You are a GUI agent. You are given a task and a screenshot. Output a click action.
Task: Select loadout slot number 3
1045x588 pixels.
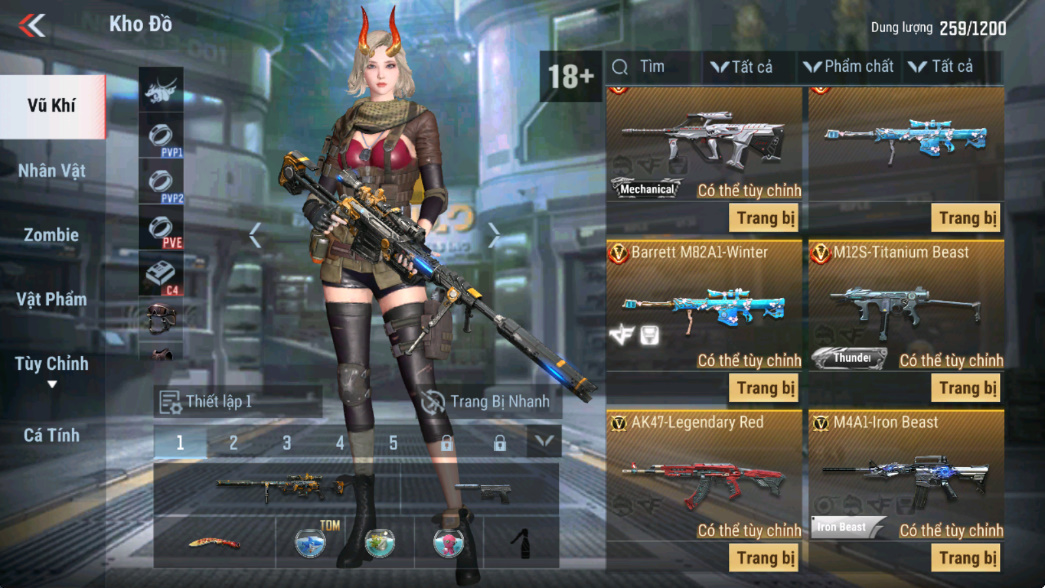click(x=287, y=442)
